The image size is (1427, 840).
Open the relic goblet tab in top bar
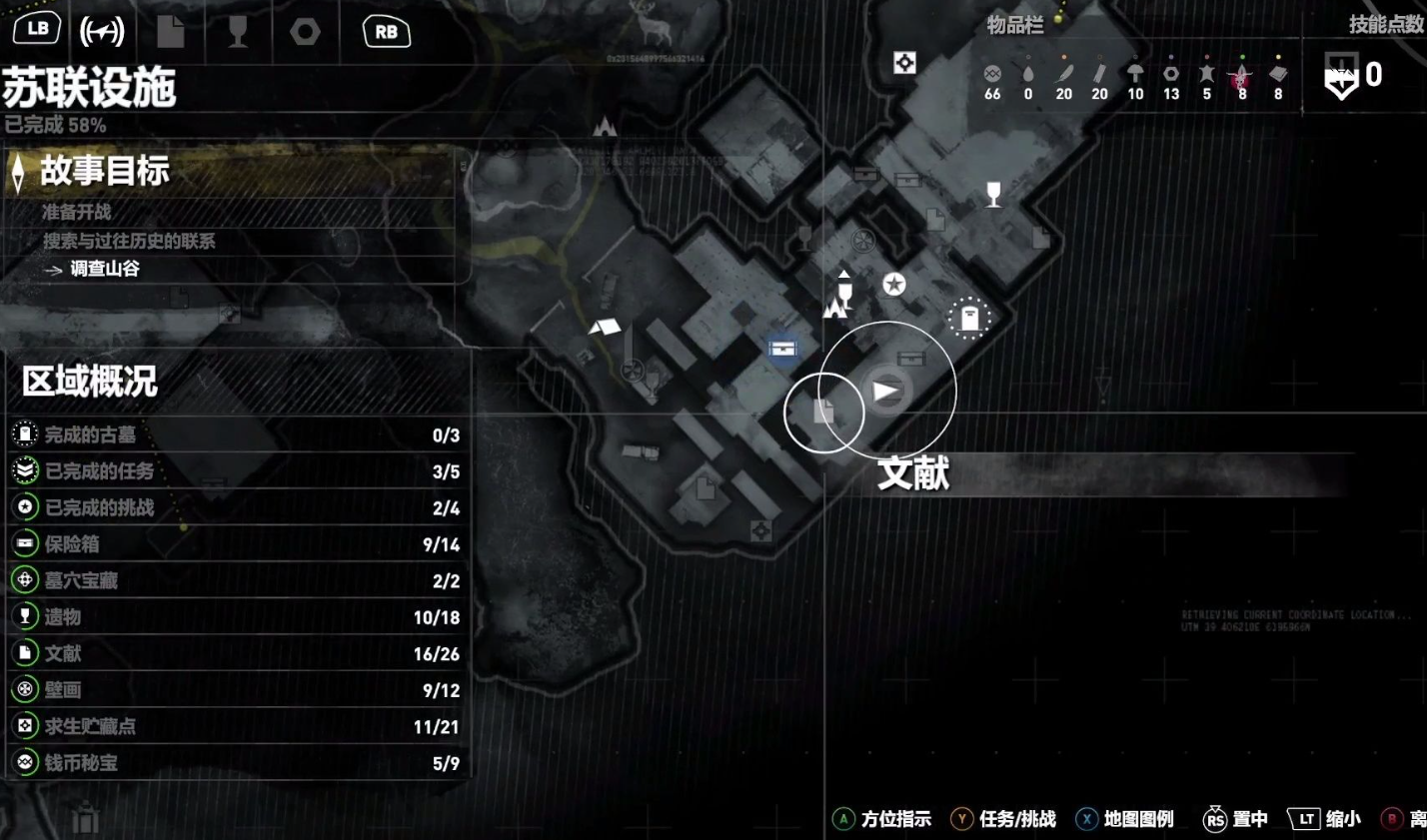[x=237, y=32]
